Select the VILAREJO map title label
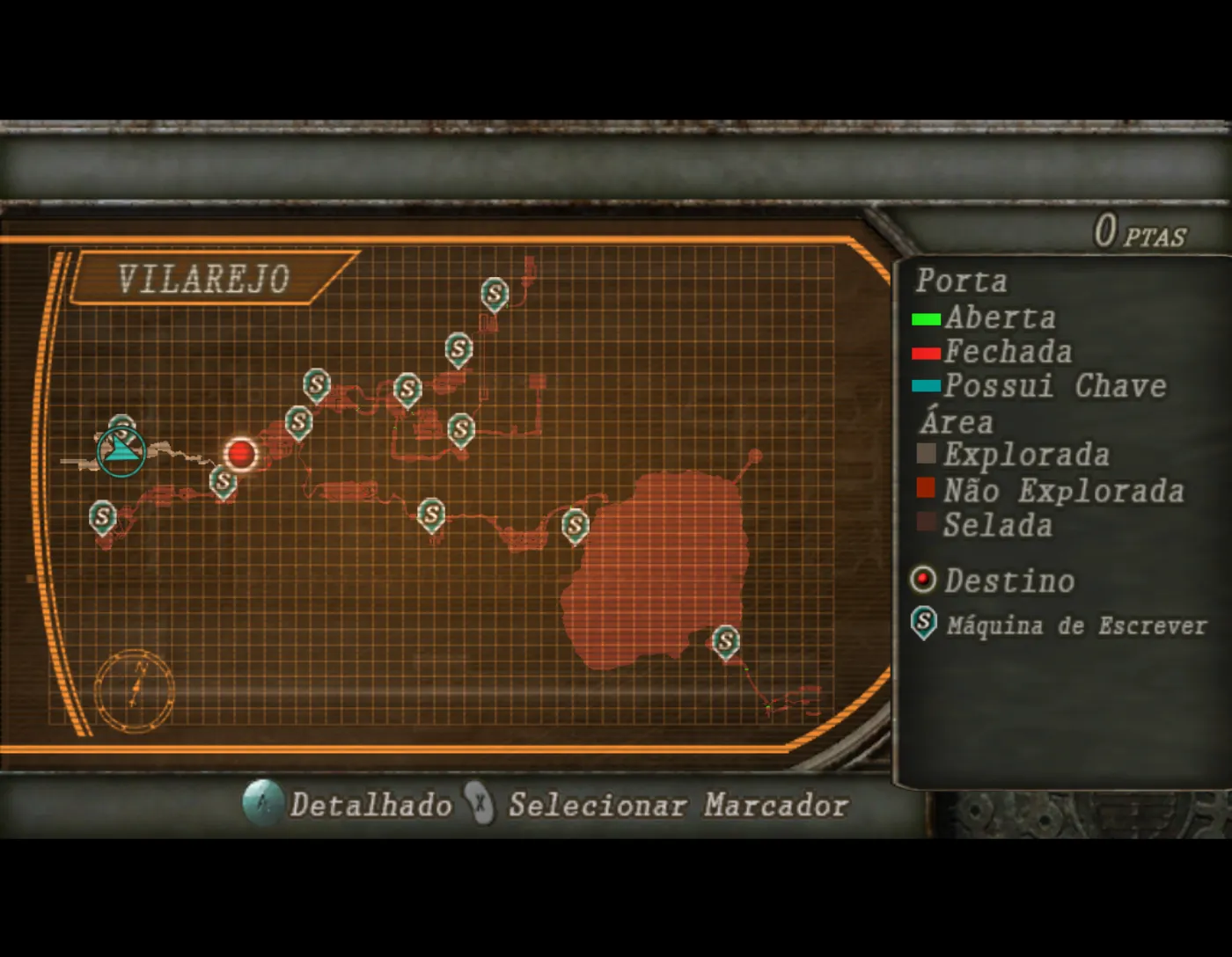This screenshot has width=1232, height=957. click(204, 279)
